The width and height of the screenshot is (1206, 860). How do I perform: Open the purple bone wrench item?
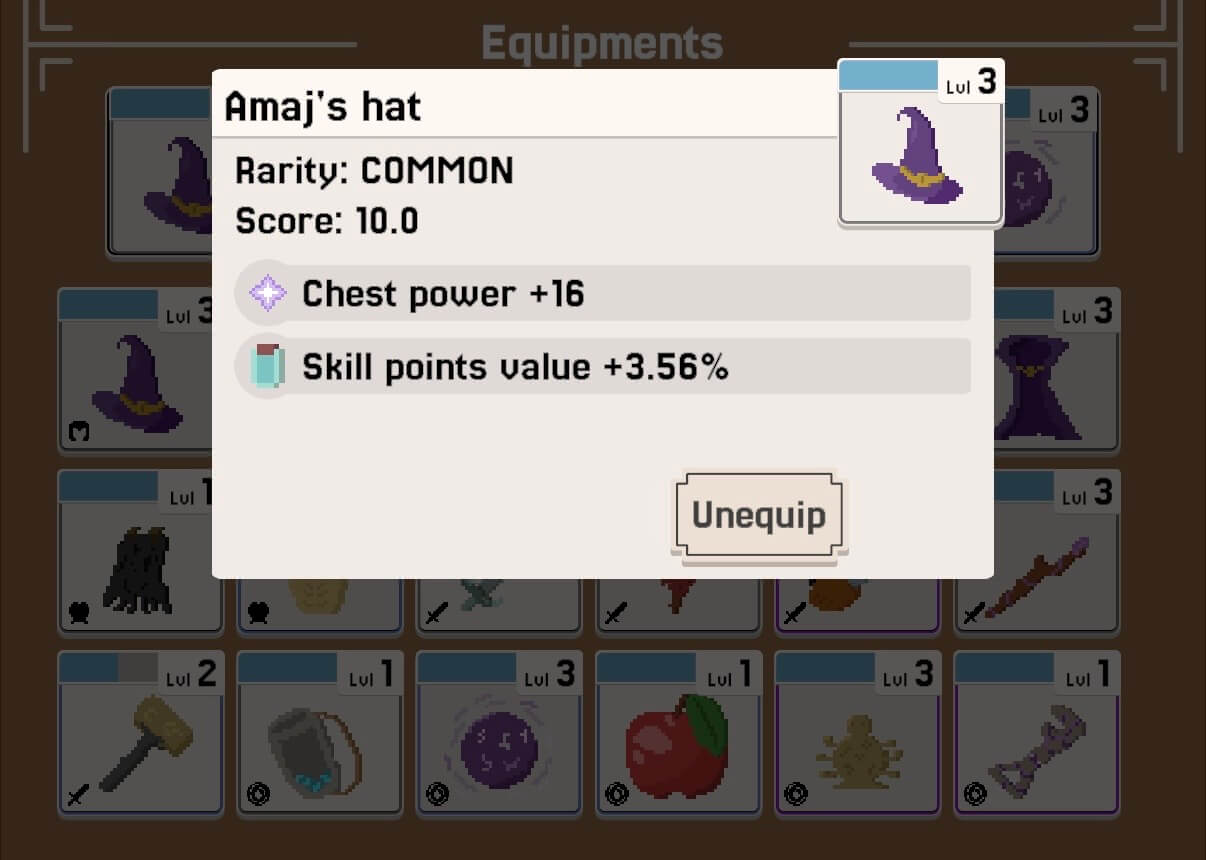(x=1036, y=735)
